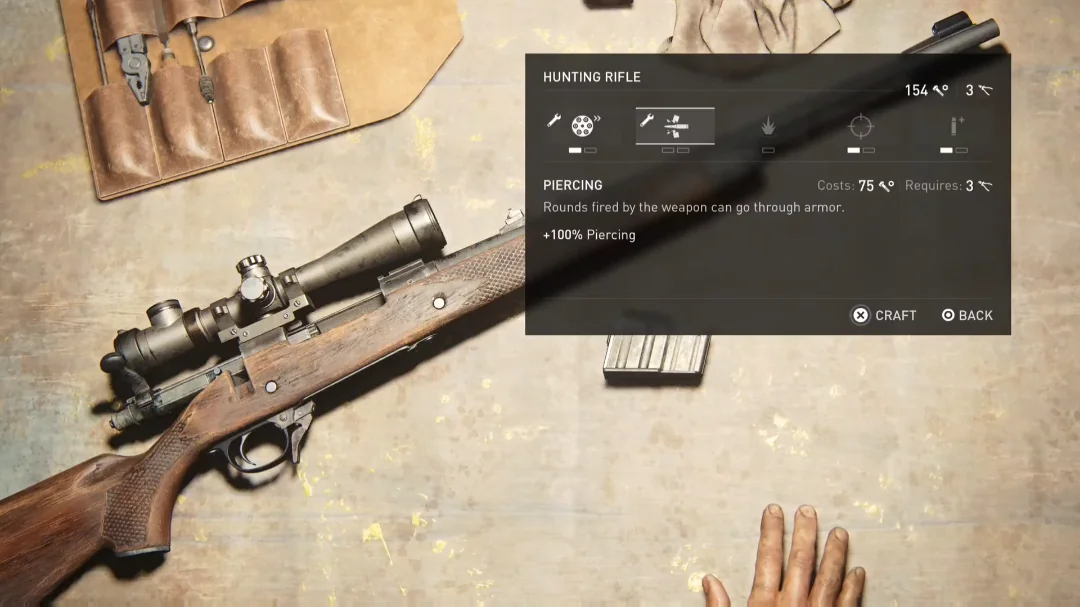Select the revolver cylinder reload speed upgrade
Screen dimensions: 1080x607
tap(575, 126)
